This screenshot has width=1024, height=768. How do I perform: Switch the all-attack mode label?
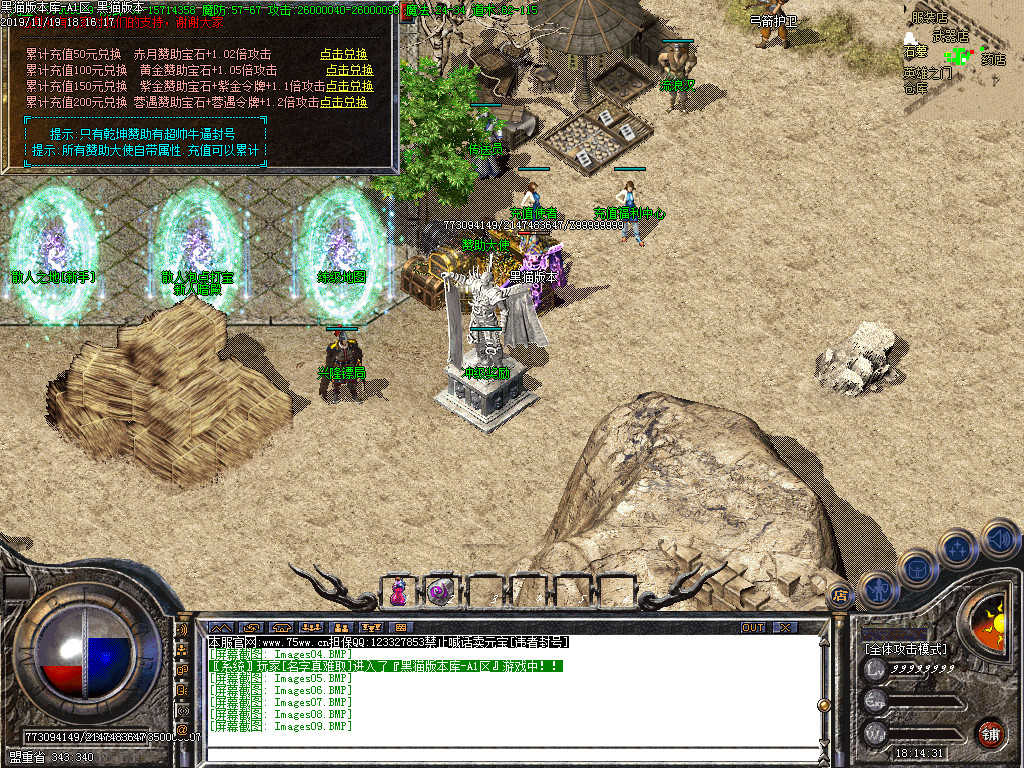(906, 648)
